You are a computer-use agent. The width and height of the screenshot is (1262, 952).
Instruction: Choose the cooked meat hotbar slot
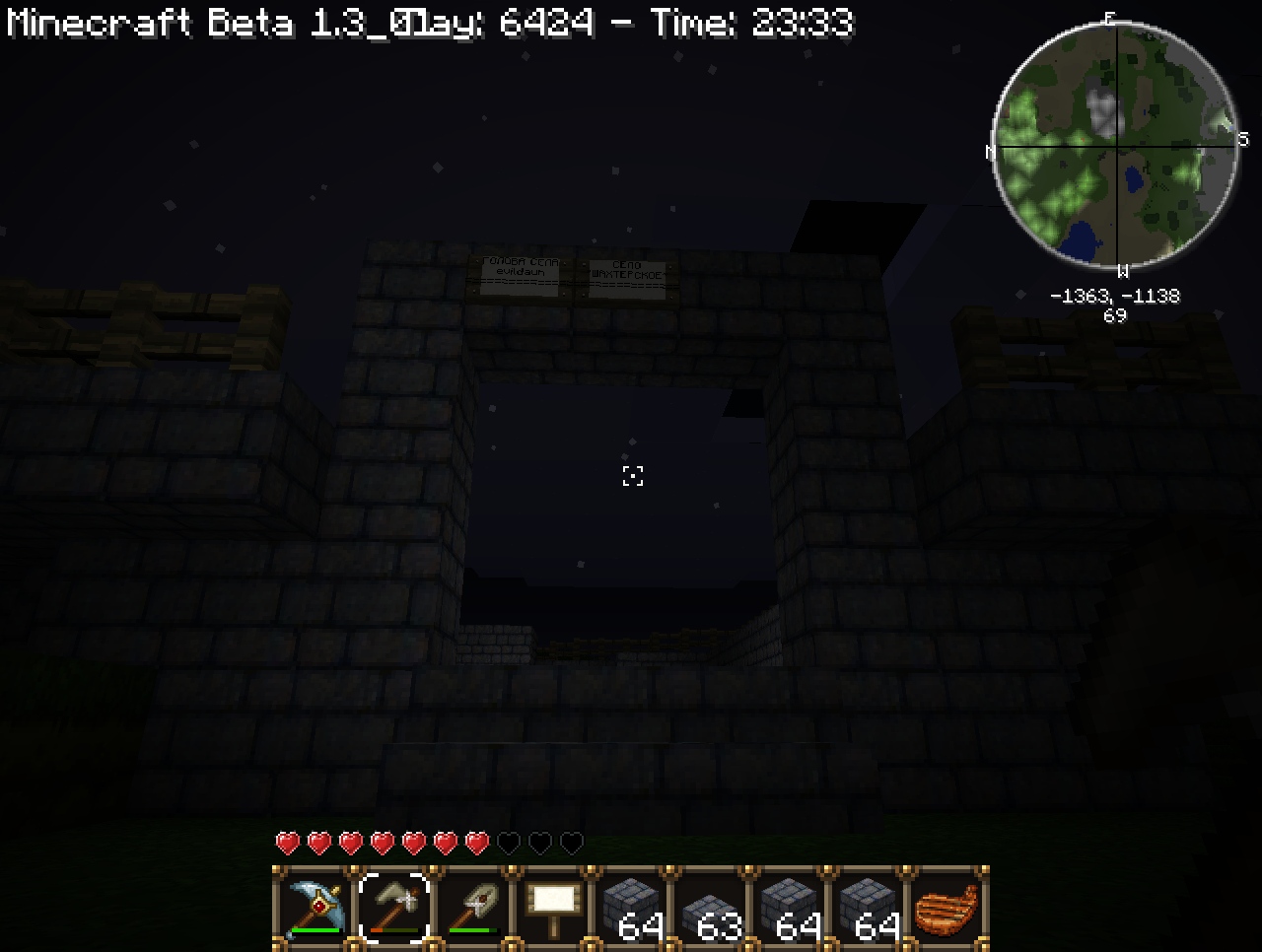click(x=946, y=907)
